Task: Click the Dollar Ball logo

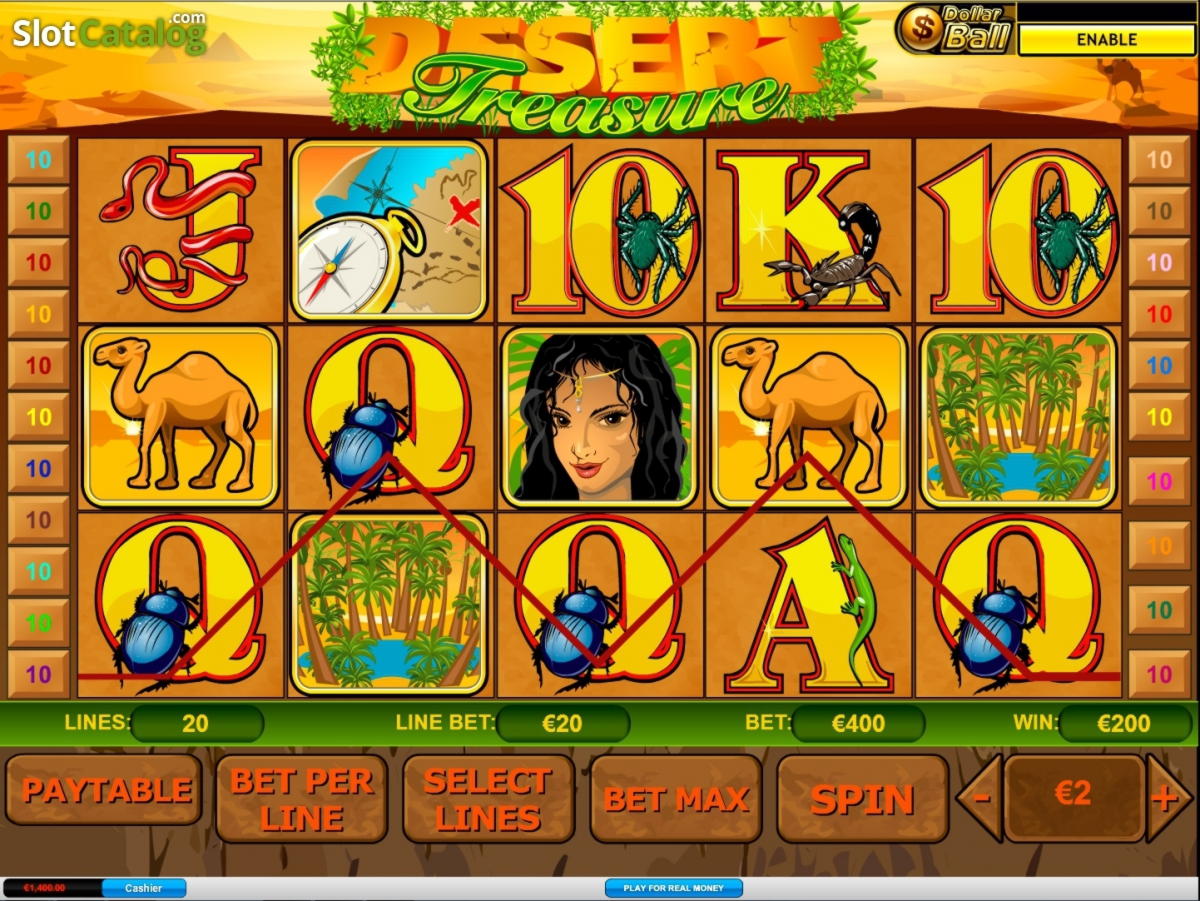Action: (954, 28)
